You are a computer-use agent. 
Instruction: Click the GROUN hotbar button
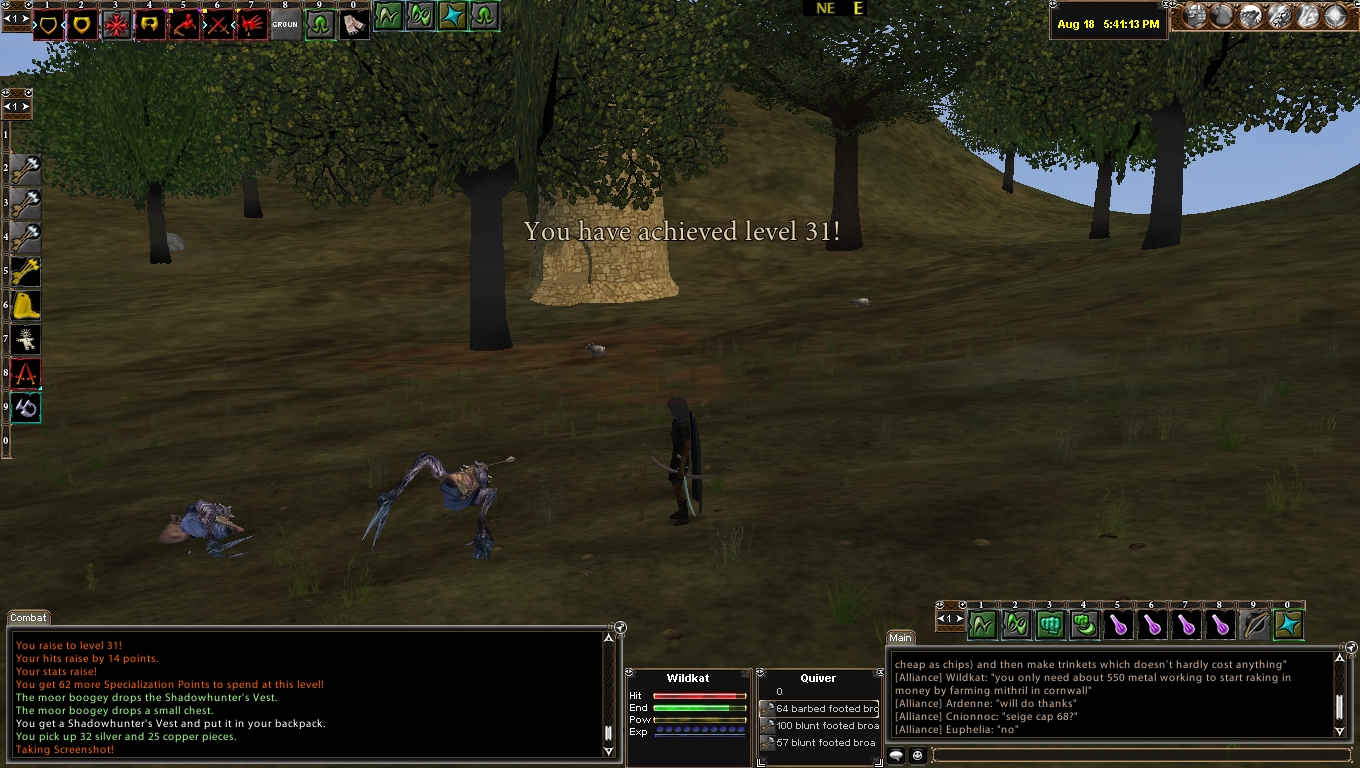pos(285,25)
